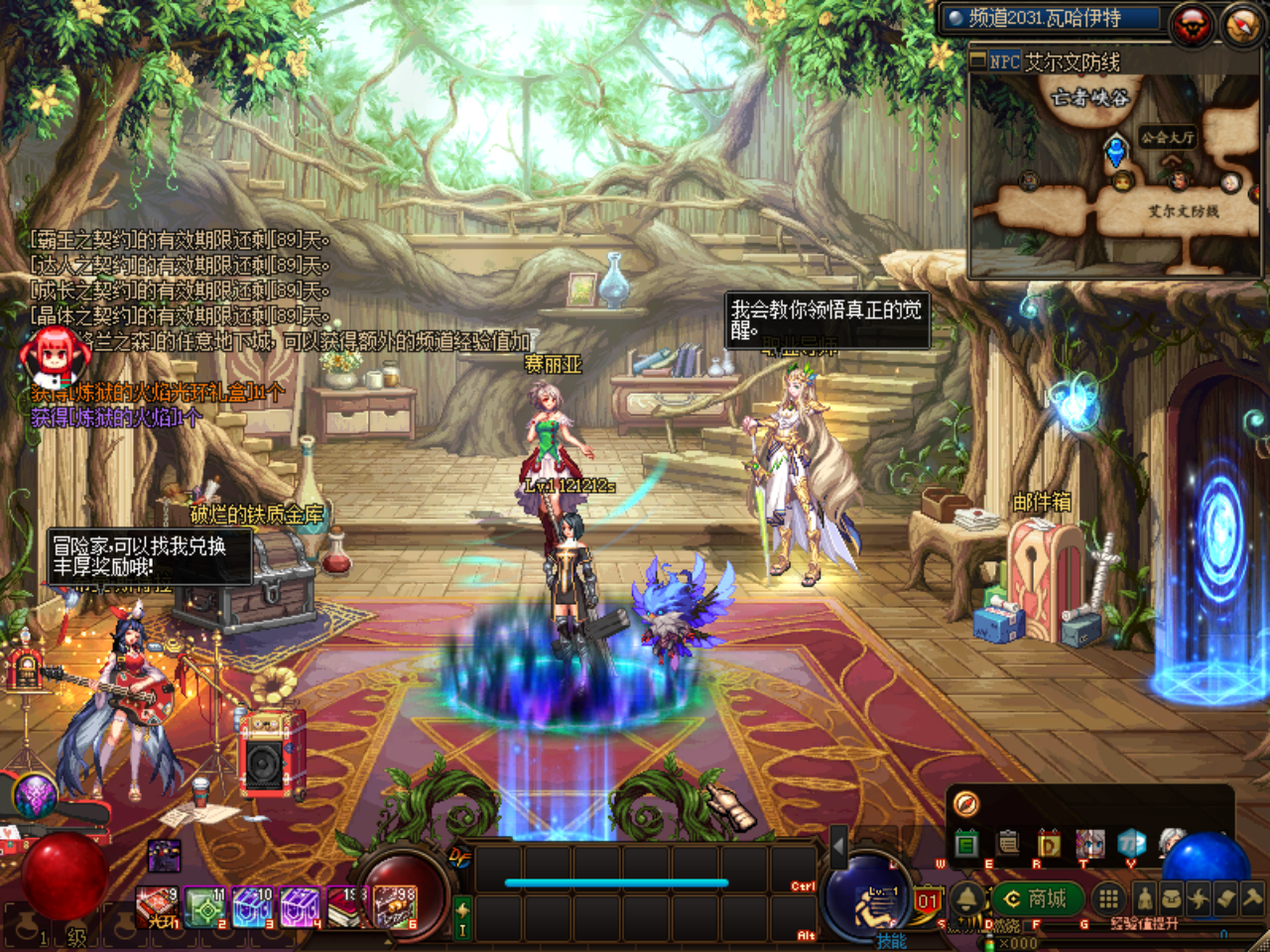The width and height of the screenshot is (1270, 952).
Task: Click the compass navigation icon at top right
Action: pyautogui.click(x=1239, y=25)
